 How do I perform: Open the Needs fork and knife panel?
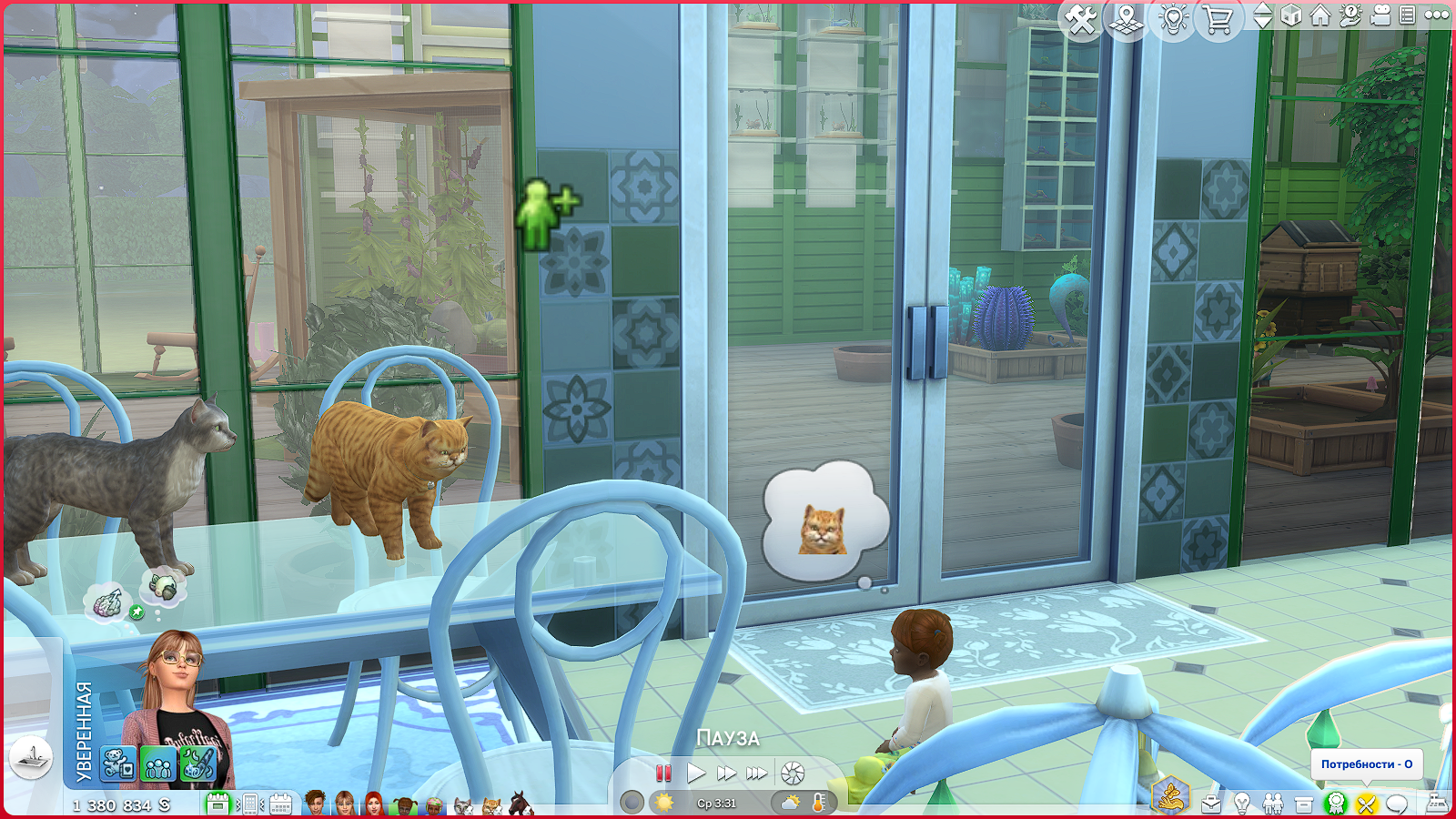click(x=1366, y=804)
